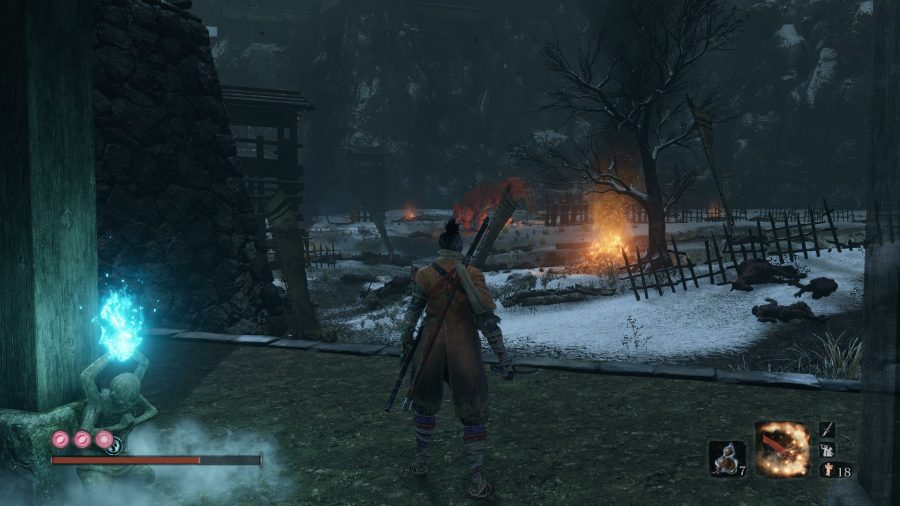The width and height of the screenshot is (900, 506).
Task: Click the small prosthetic arm icon
Action: [829, 449]
